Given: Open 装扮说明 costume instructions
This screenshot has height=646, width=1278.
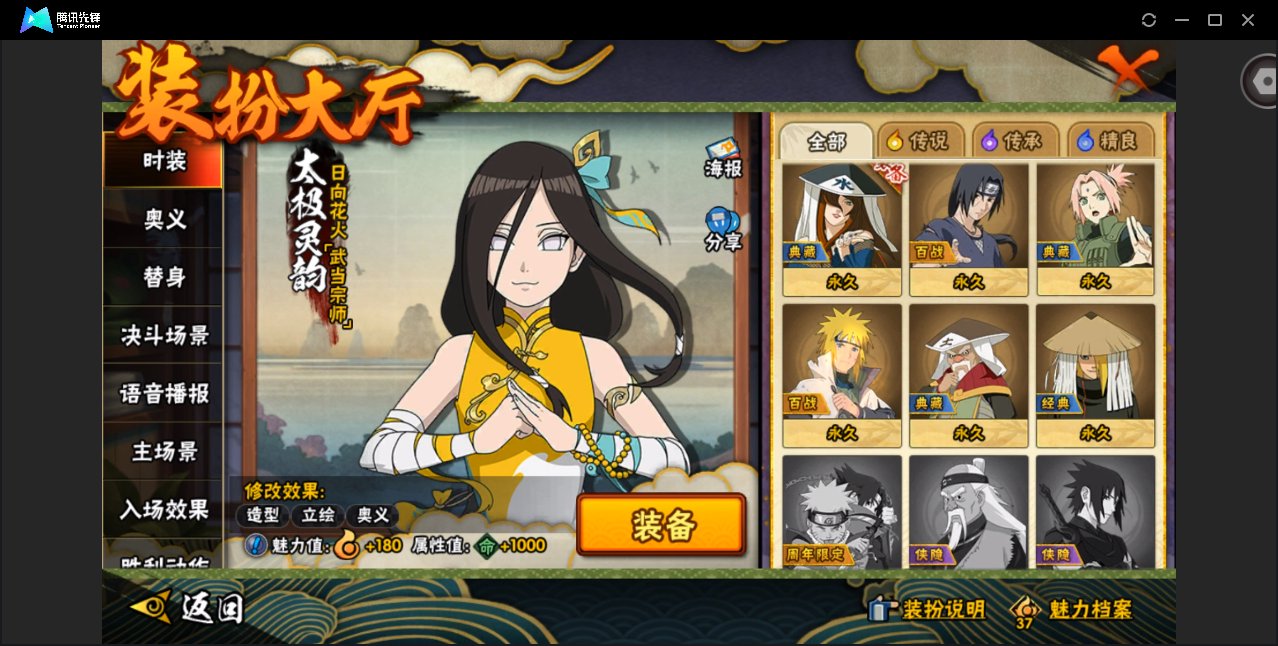Looking at the screenshot, I should click(x=929, y=609).
